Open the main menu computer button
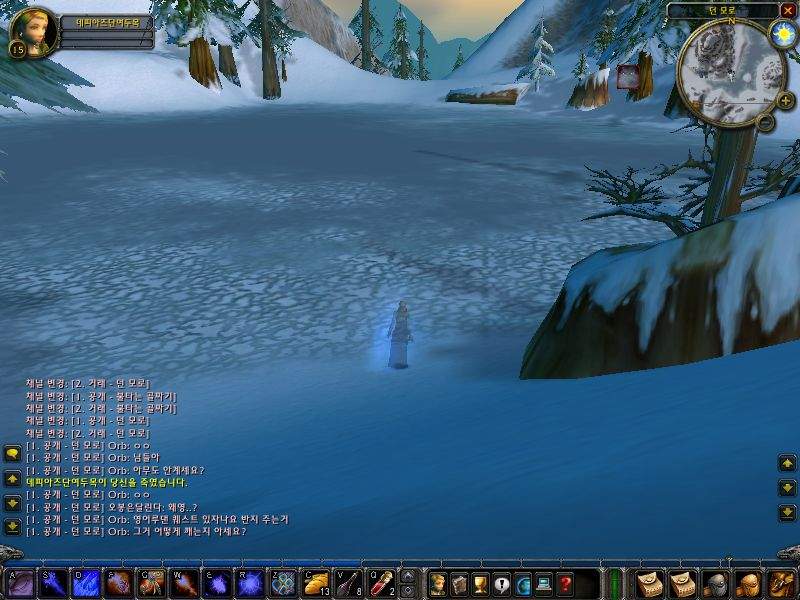 tap(545, 583)
